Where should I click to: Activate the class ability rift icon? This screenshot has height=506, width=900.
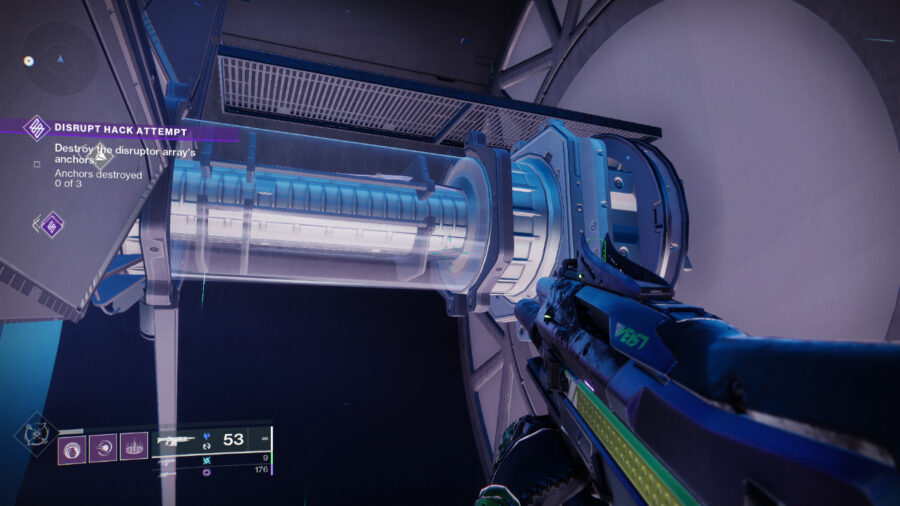[134, 447]
